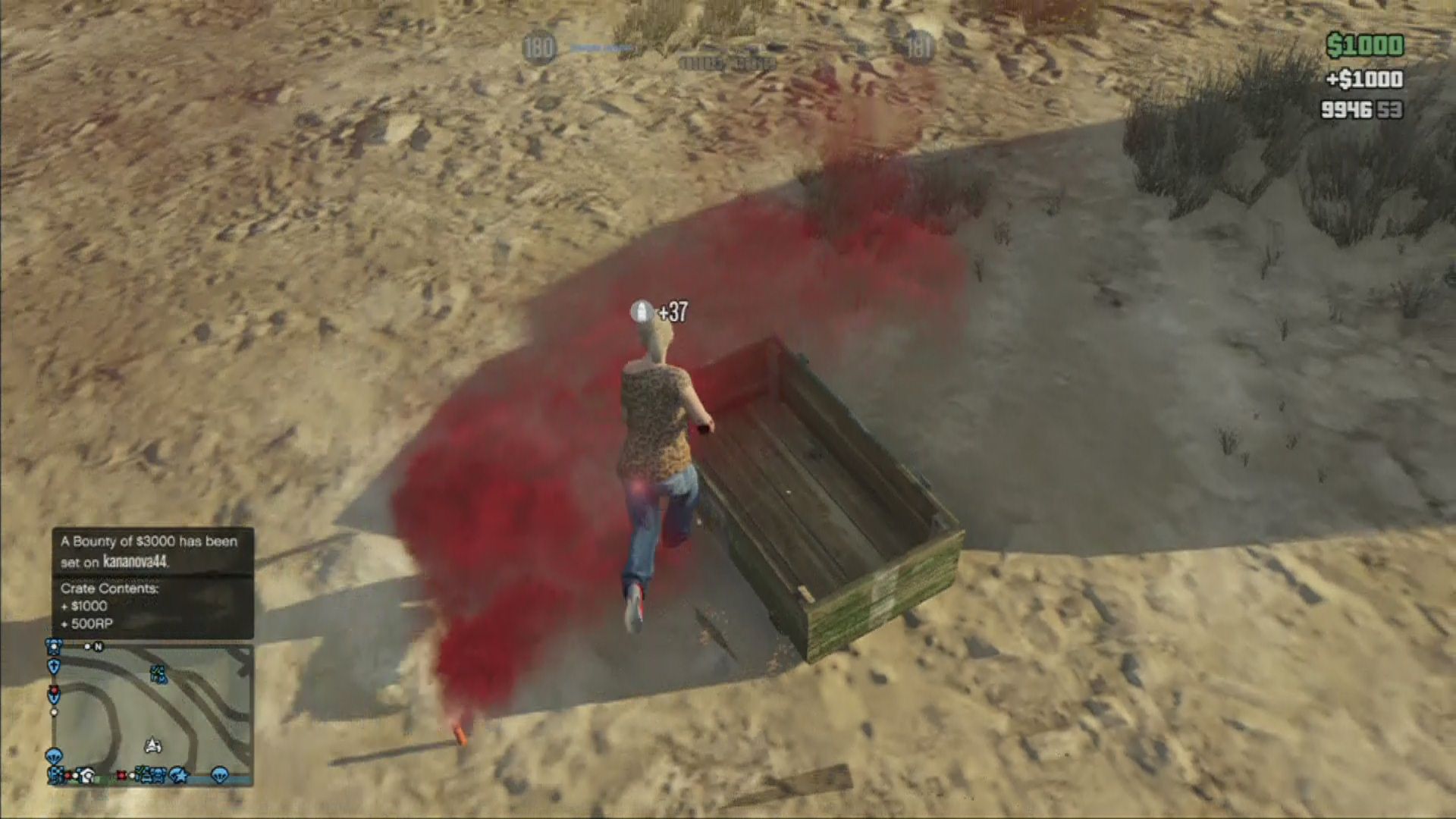This screenshot has height=819, width=1456.
Task: Choose the parachute blip with a star
Action: [180, 775]
